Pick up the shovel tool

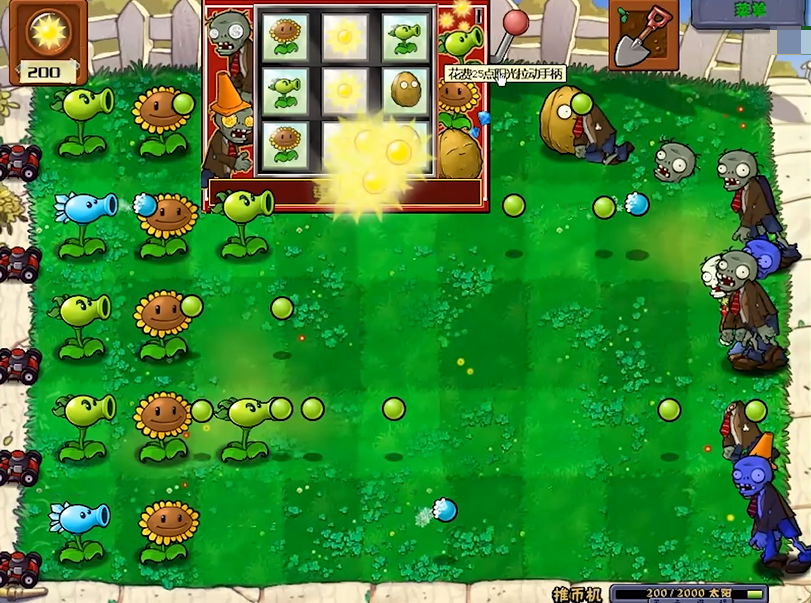[x=642, y=35]
